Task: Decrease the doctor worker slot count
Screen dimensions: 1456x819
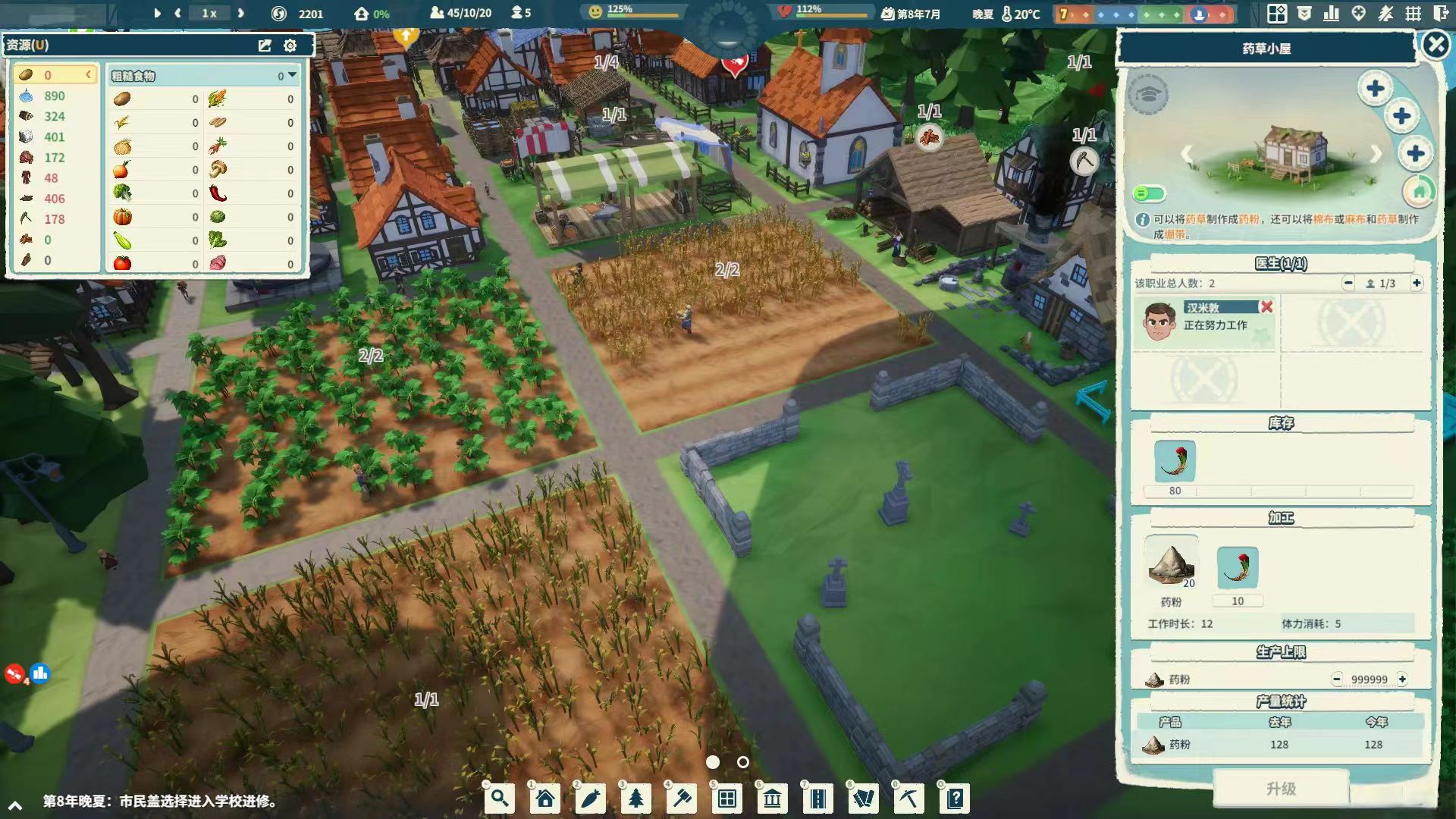Action: [1348, 284]
